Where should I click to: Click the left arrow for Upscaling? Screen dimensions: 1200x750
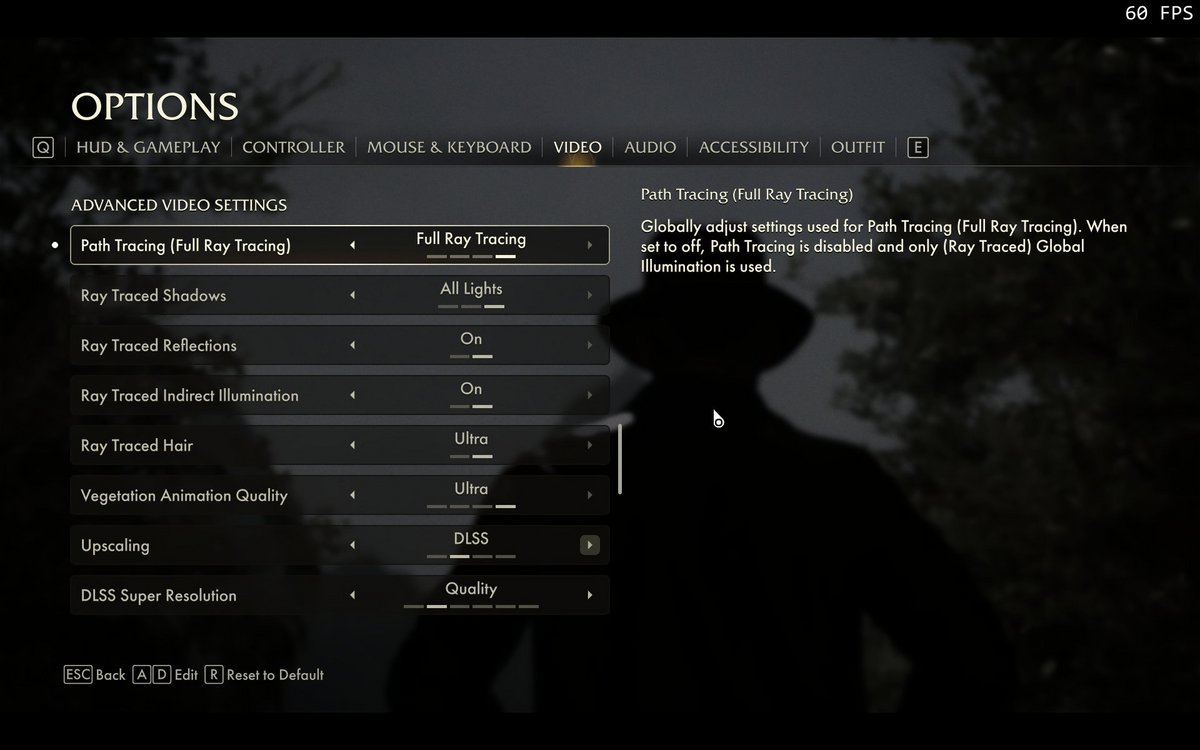352,545
